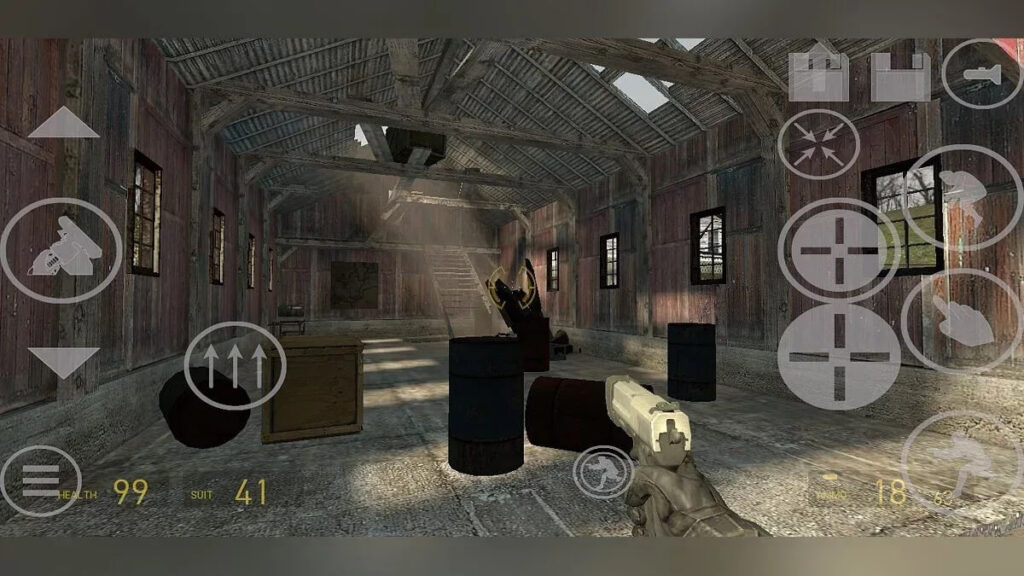1024x576 pixels.
Task: Tap the up triangle weapon arrow
Action: pos(63,122)
